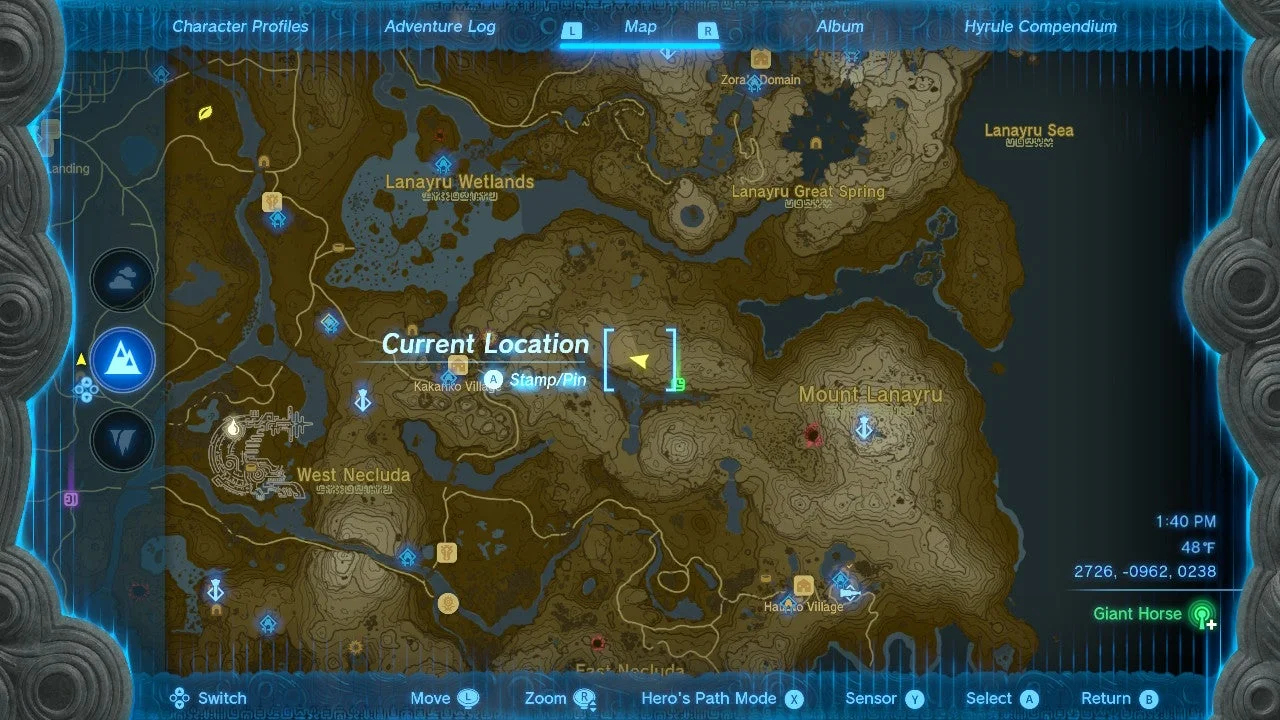Click the shrine icon in Lanayru Wetlands
Image resolution: width=1280 pixels, height=720 pixels.
pyautogui.click(x=443, y=163)
